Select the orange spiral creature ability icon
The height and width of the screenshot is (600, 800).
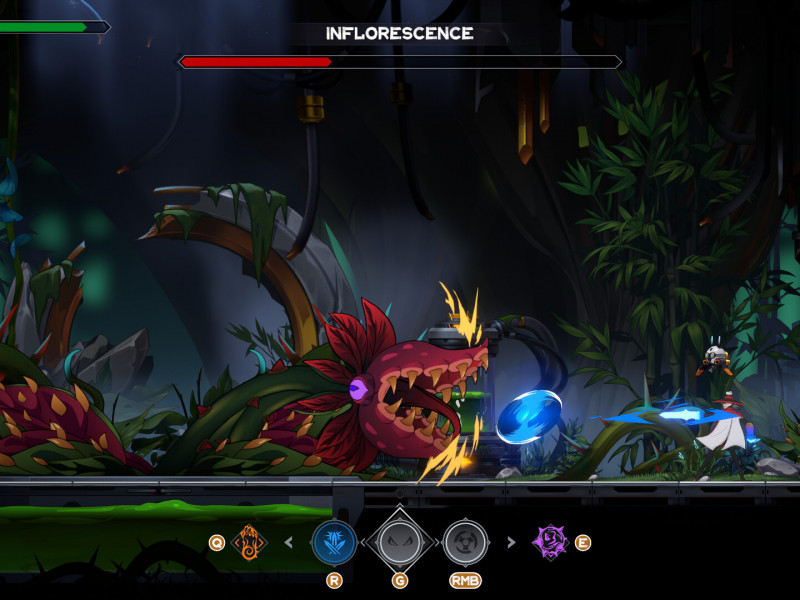(x=249, y=543)
